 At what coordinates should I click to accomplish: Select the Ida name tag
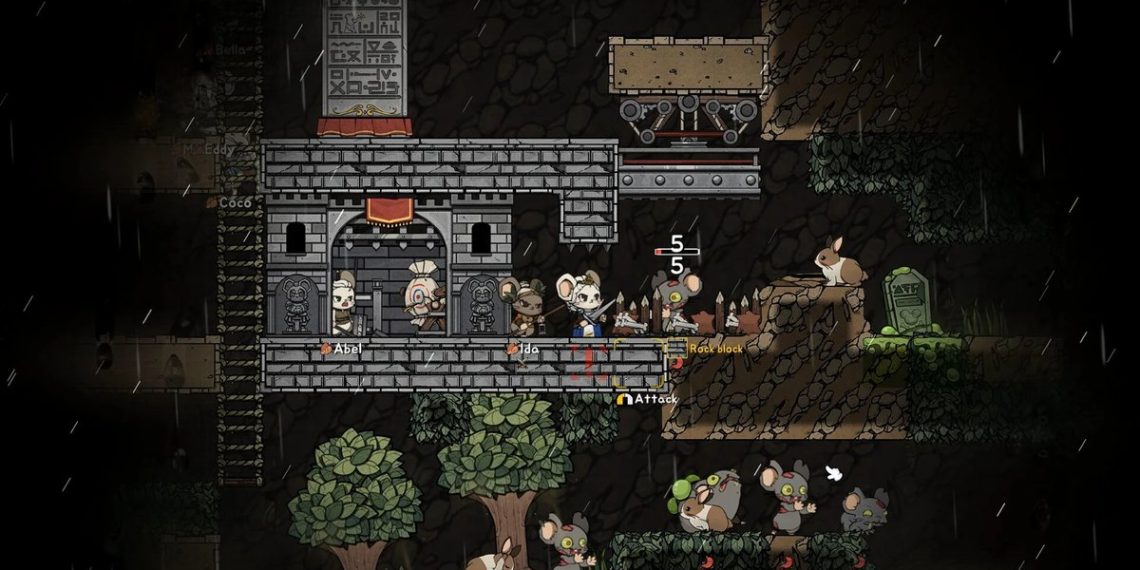click(522, 349)
